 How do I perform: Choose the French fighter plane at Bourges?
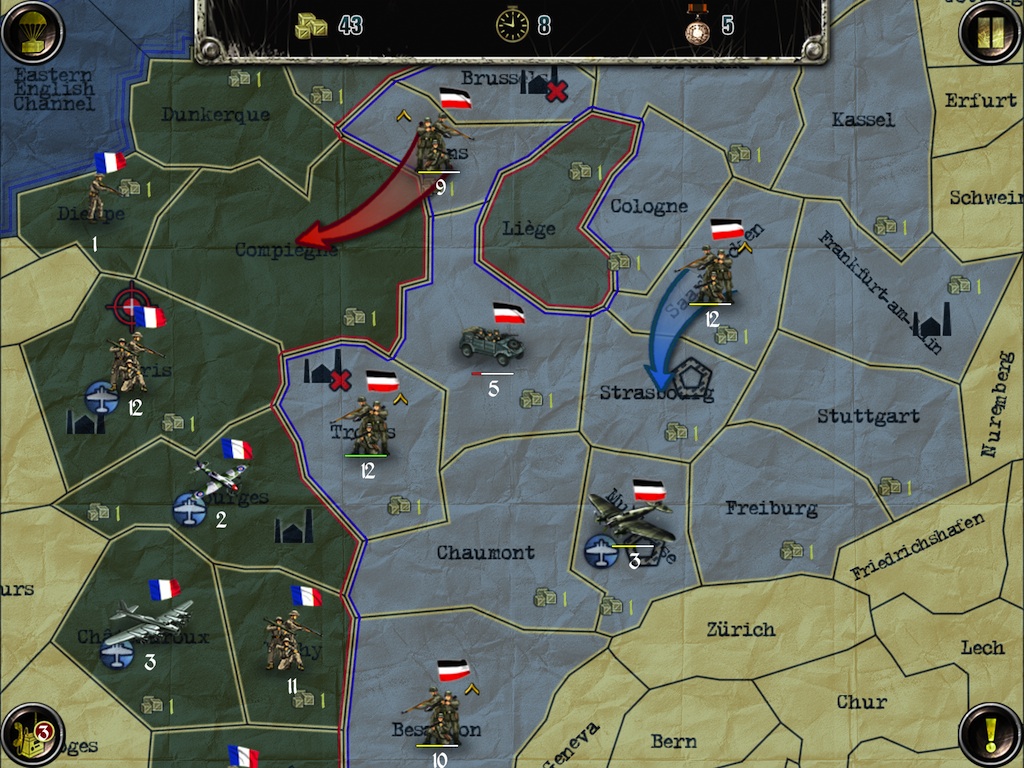[x=220, y=480]
